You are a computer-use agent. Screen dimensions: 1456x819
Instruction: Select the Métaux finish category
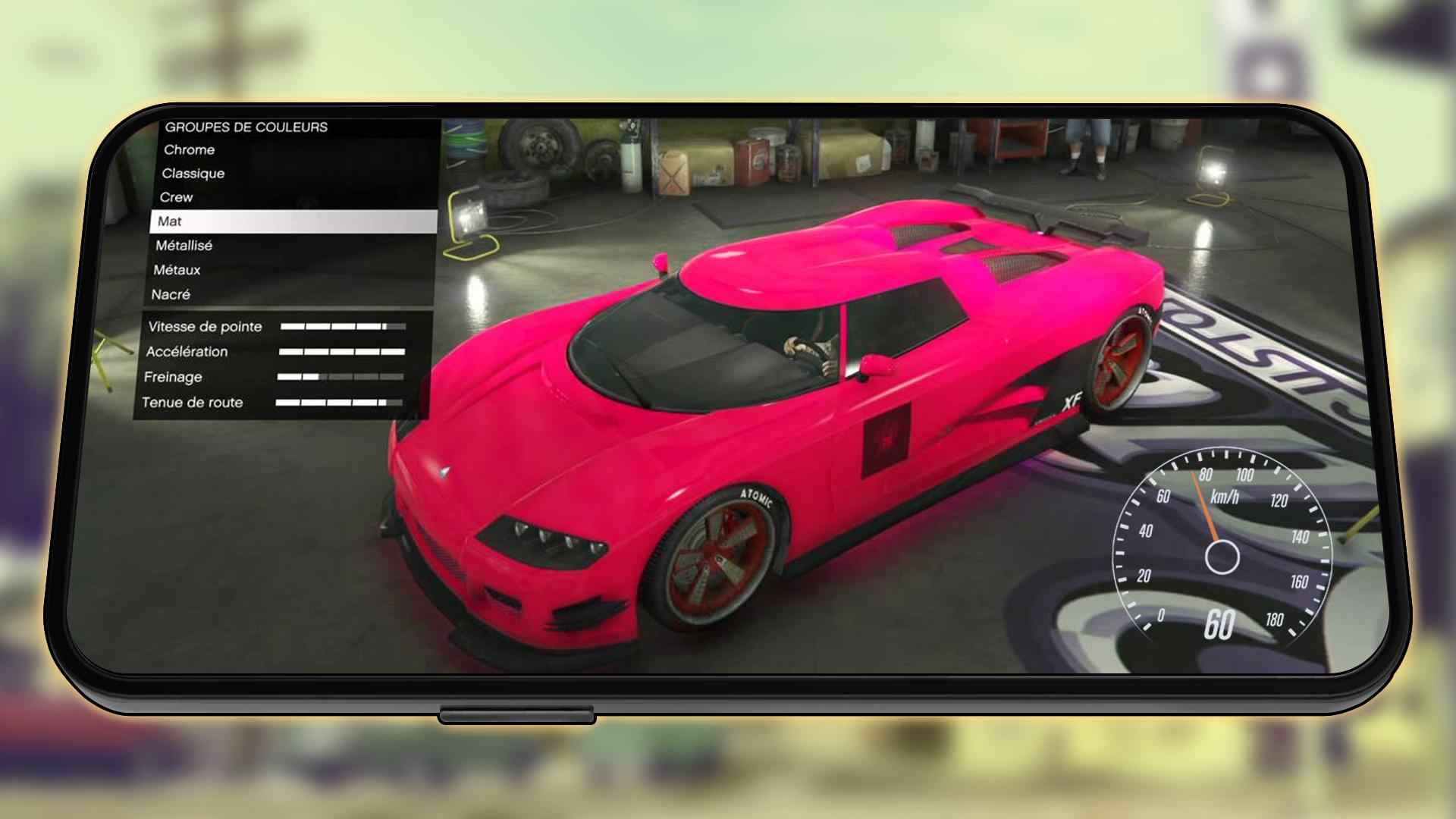176,270
